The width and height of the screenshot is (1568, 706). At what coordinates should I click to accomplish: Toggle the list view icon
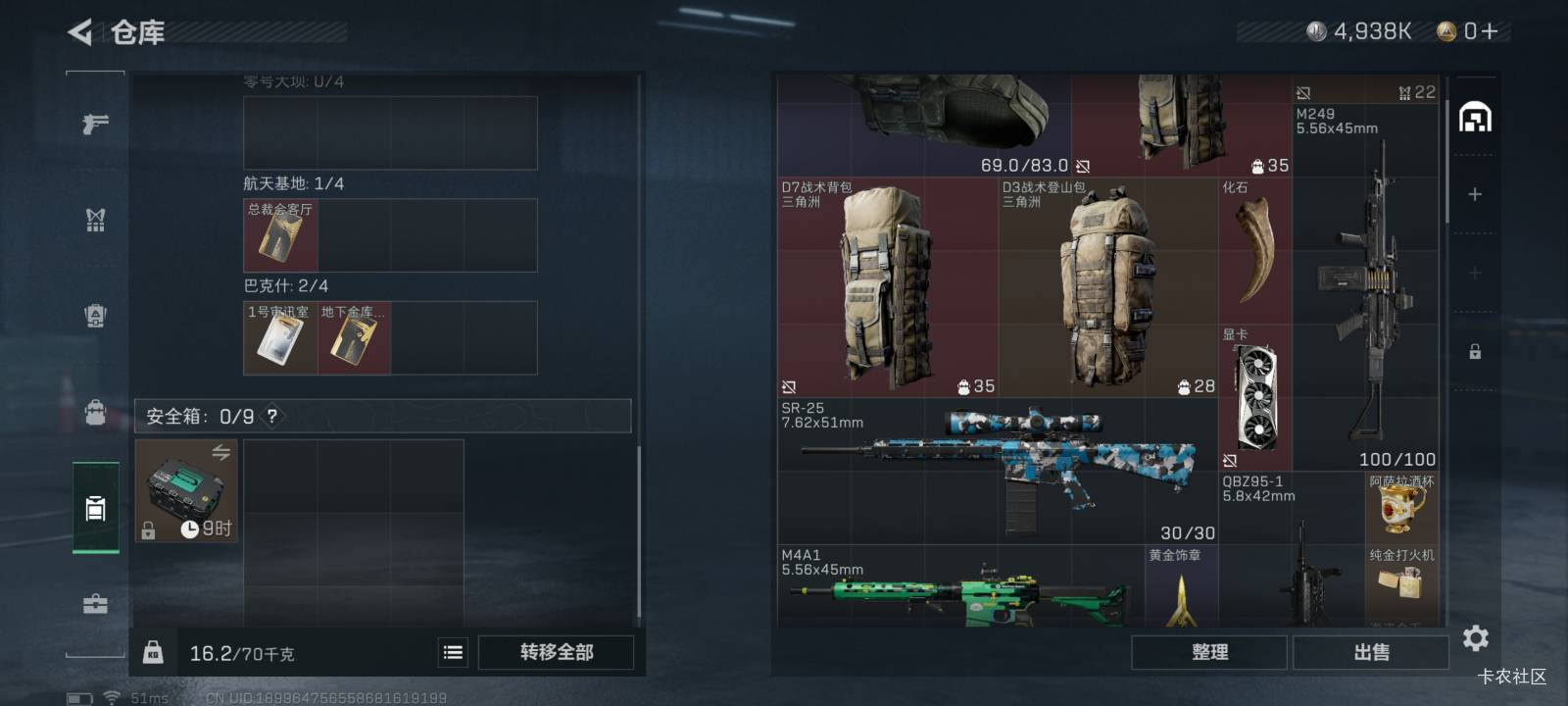point(453,653)
